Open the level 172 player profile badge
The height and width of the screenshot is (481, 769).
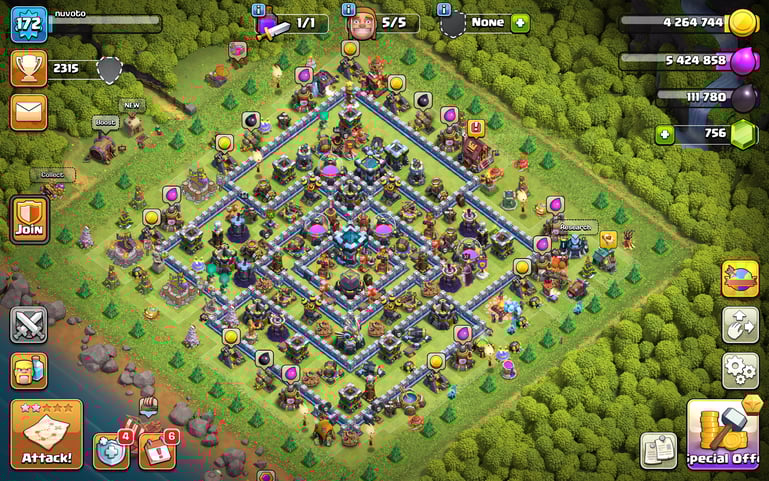tap(29, 23)
